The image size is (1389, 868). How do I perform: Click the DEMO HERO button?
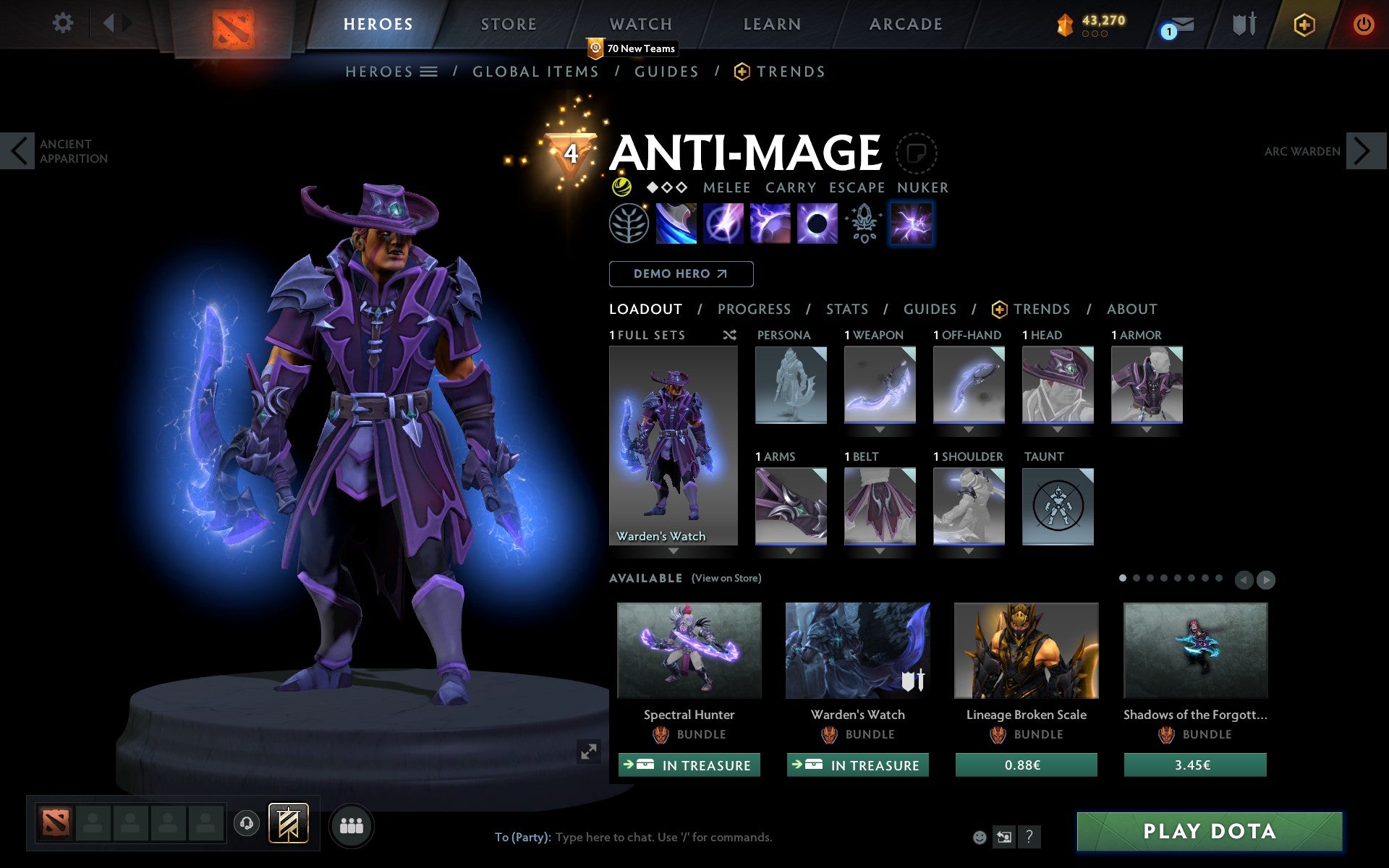pyautogui.click(x=681, y=273)
